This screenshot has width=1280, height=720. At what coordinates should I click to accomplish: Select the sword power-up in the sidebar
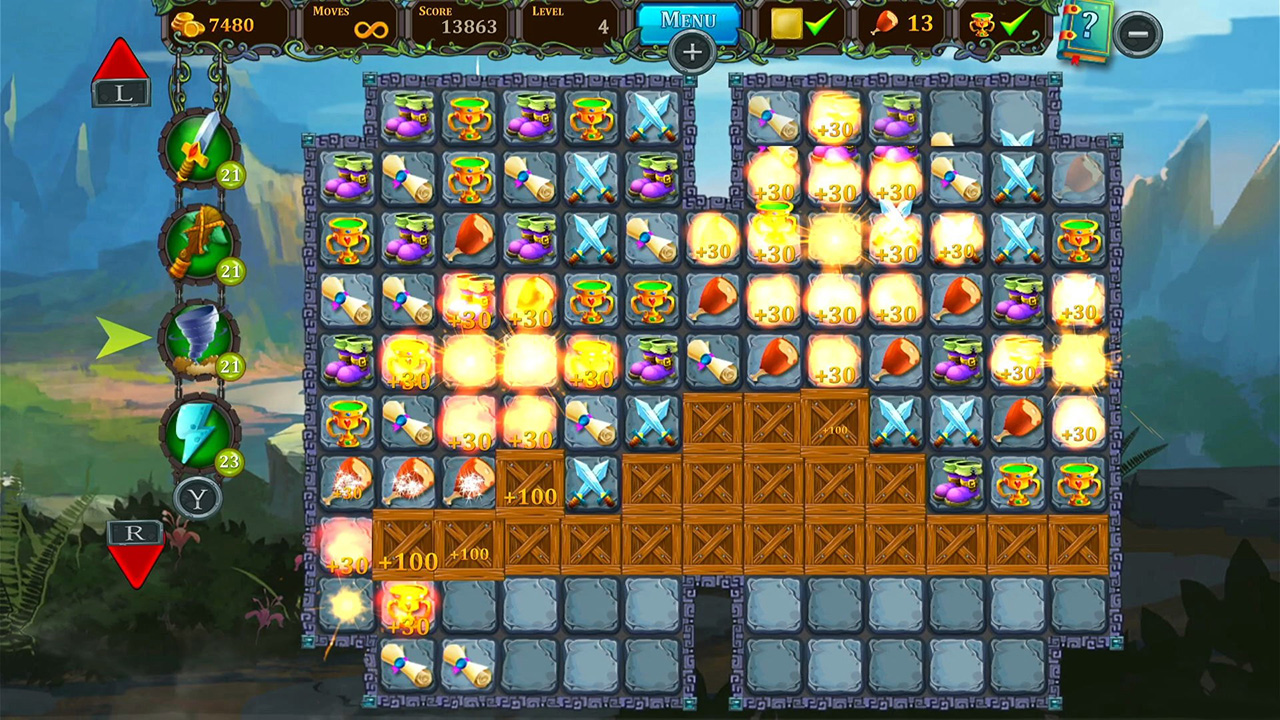click(197, 148)
